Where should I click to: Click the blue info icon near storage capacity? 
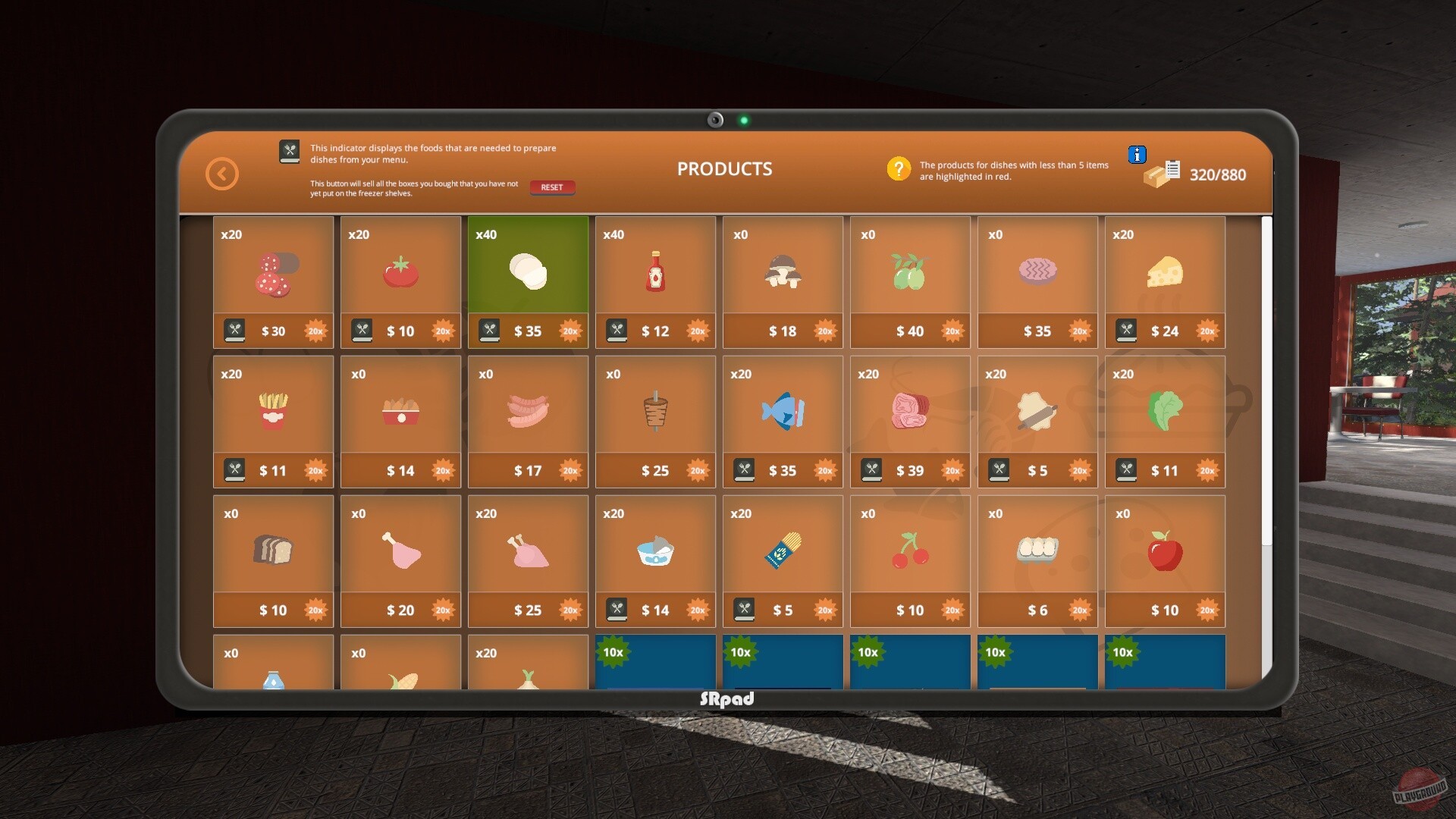click(1137, 154)
